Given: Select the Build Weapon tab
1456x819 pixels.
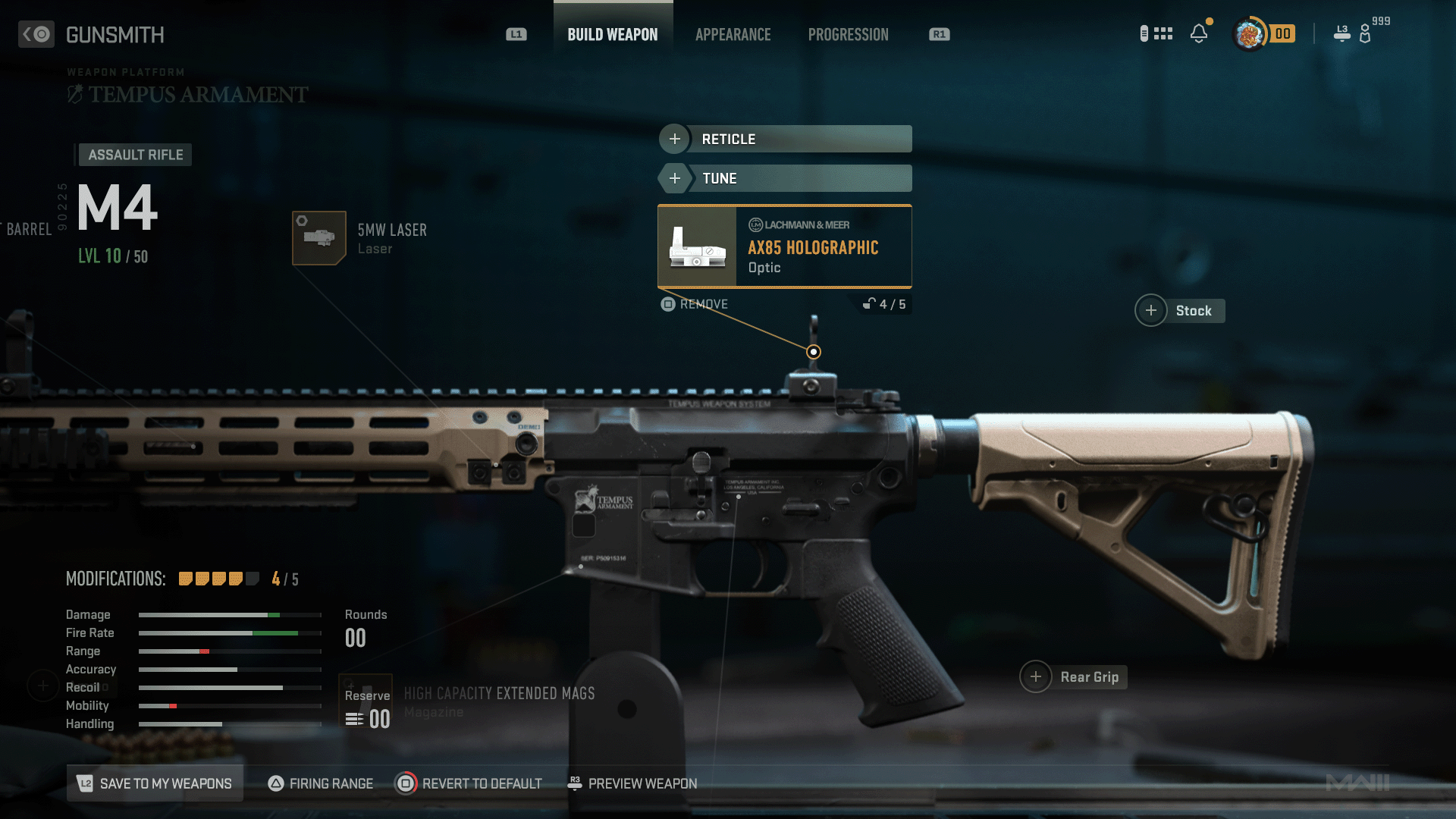Looking at the screenshot, I should [613, 35].
